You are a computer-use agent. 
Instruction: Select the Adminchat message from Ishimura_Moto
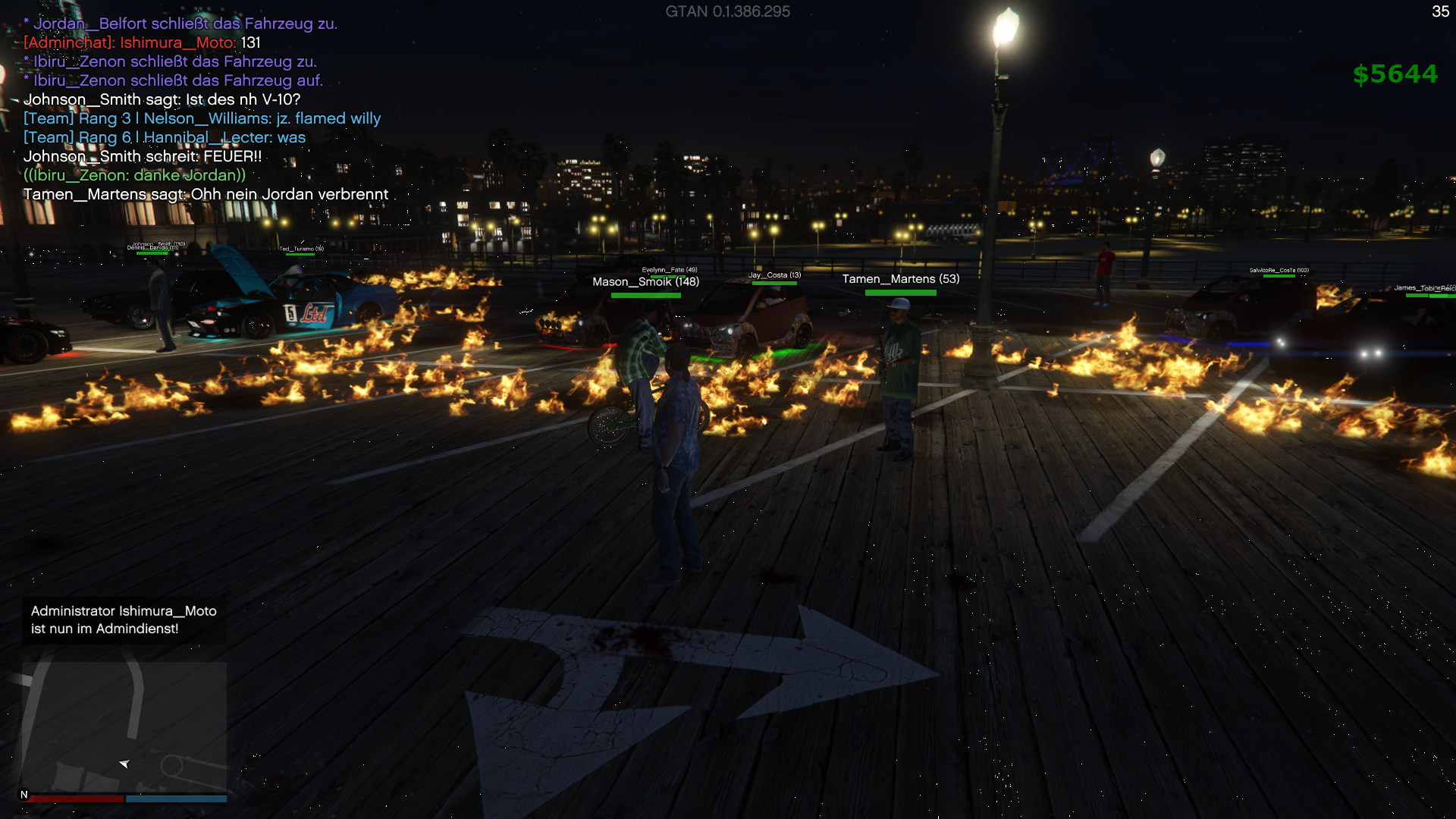(x=142, y=43)
